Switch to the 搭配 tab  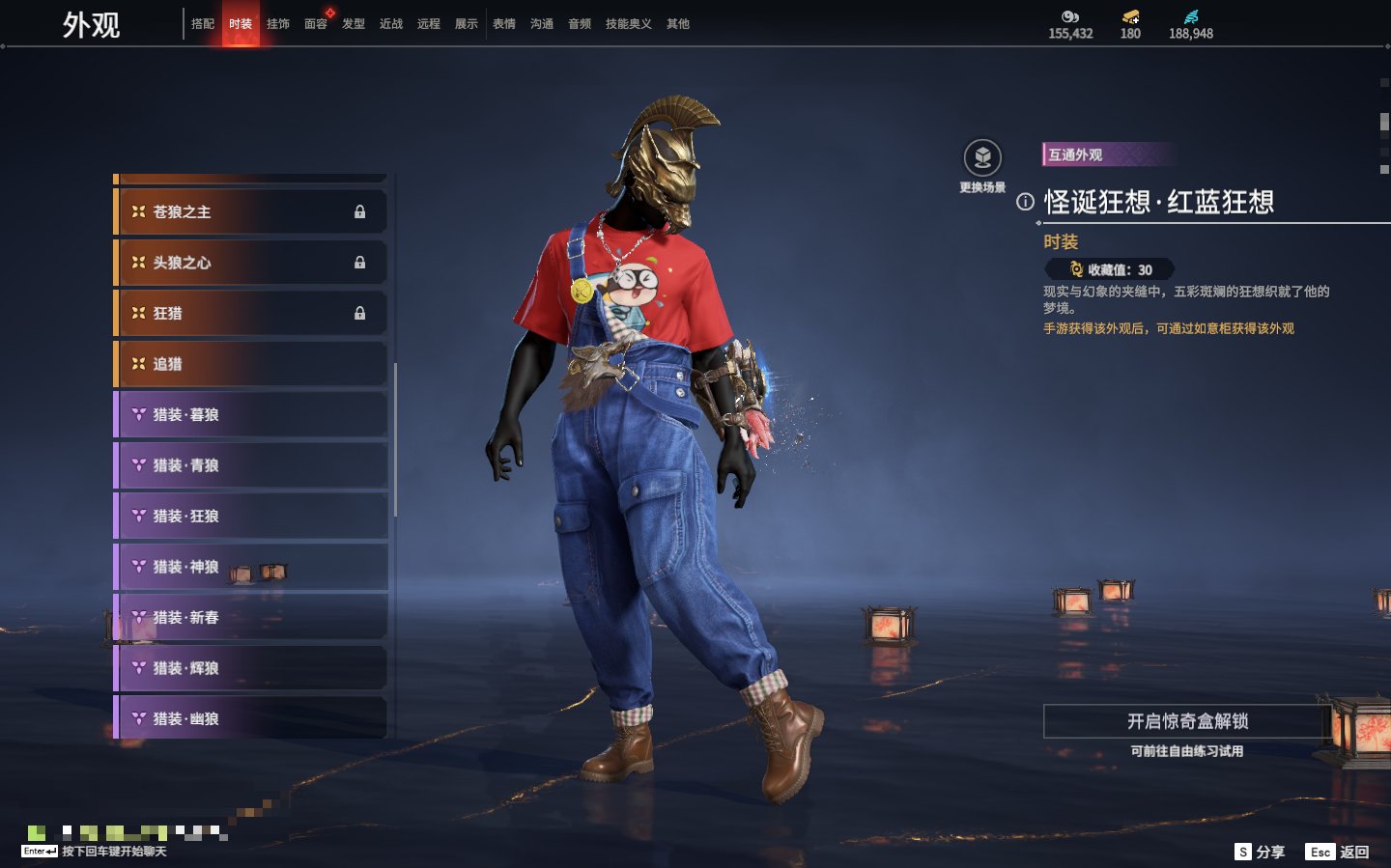point(203,24)
